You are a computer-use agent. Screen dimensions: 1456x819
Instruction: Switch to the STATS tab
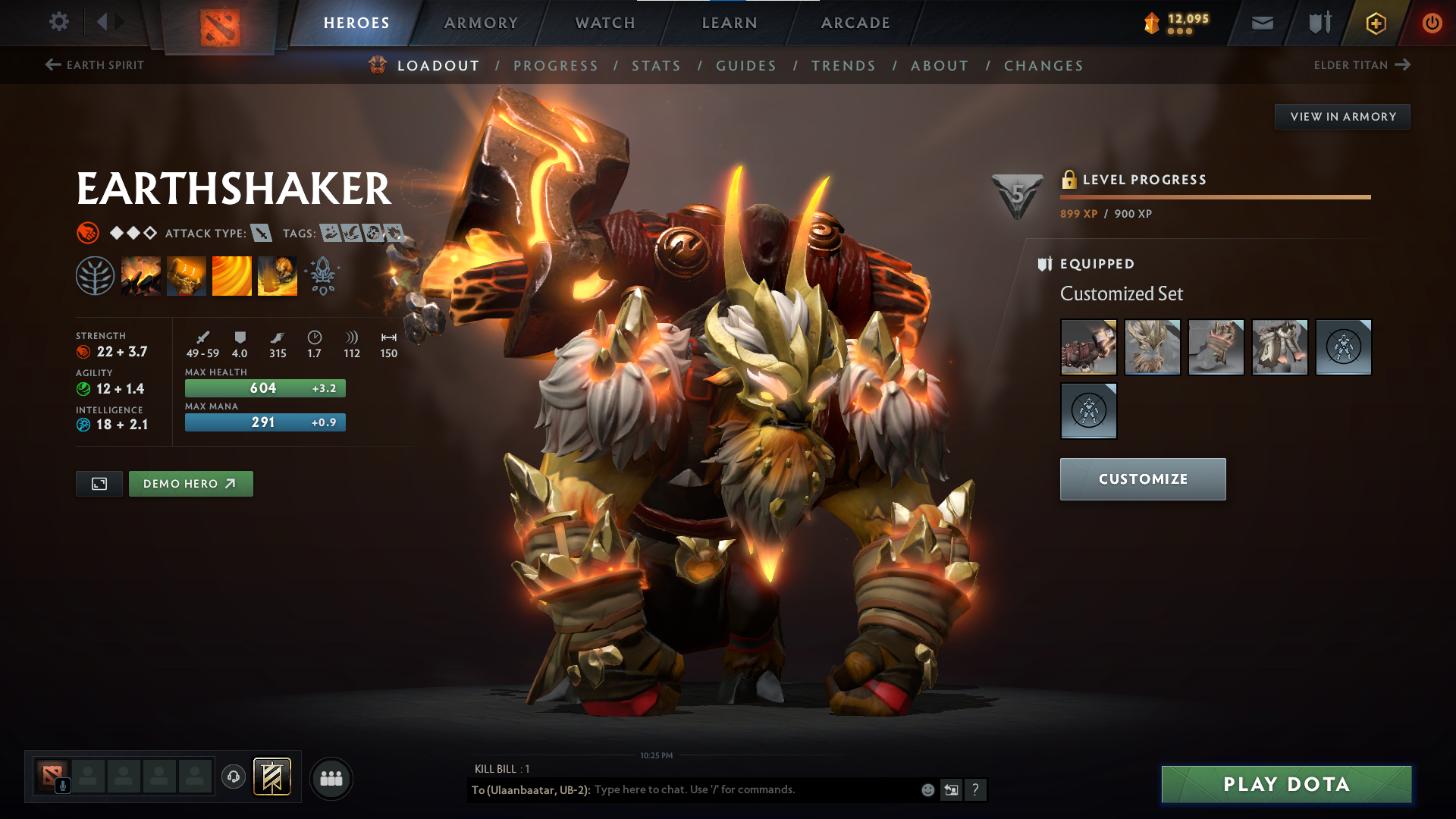pyautogui.click(x=656, y=65)
